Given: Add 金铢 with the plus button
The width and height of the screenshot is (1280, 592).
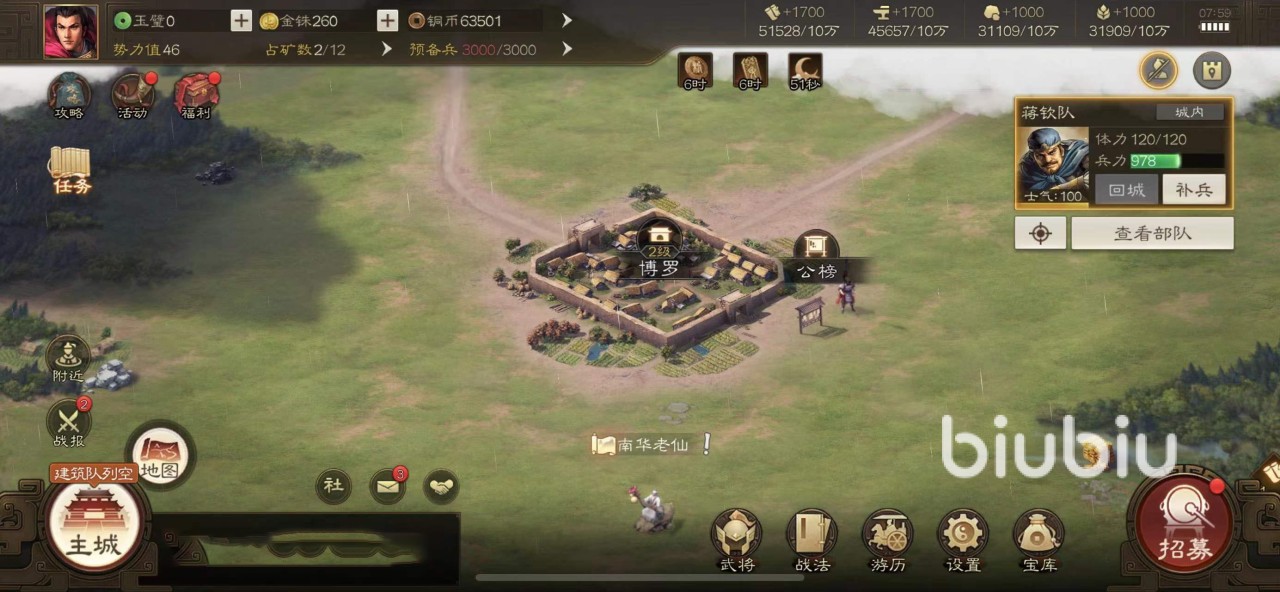Looking at the screenshot, I should click(x=387, y=20).
